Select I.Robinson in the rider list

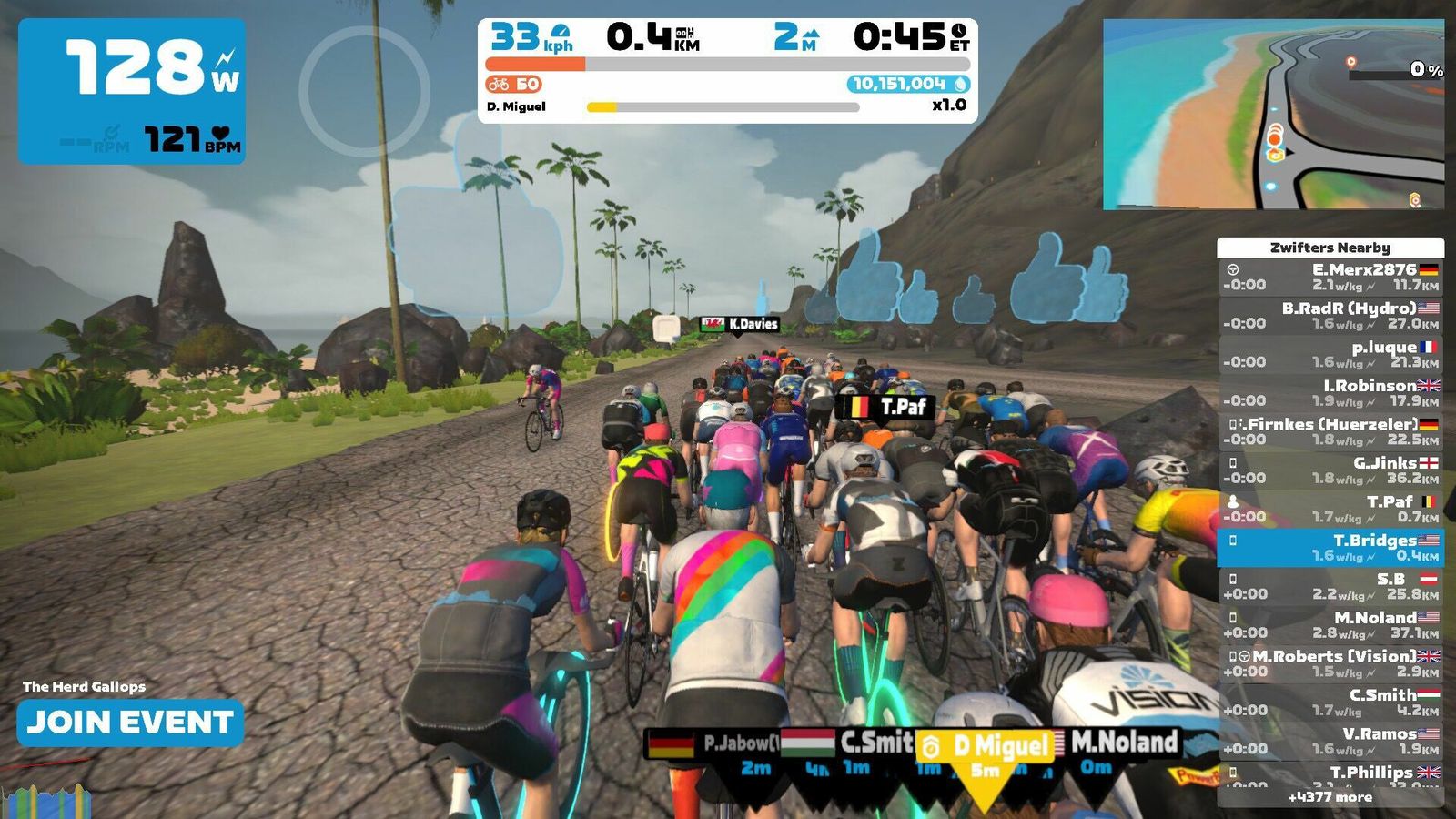(x=1330, y=393)
